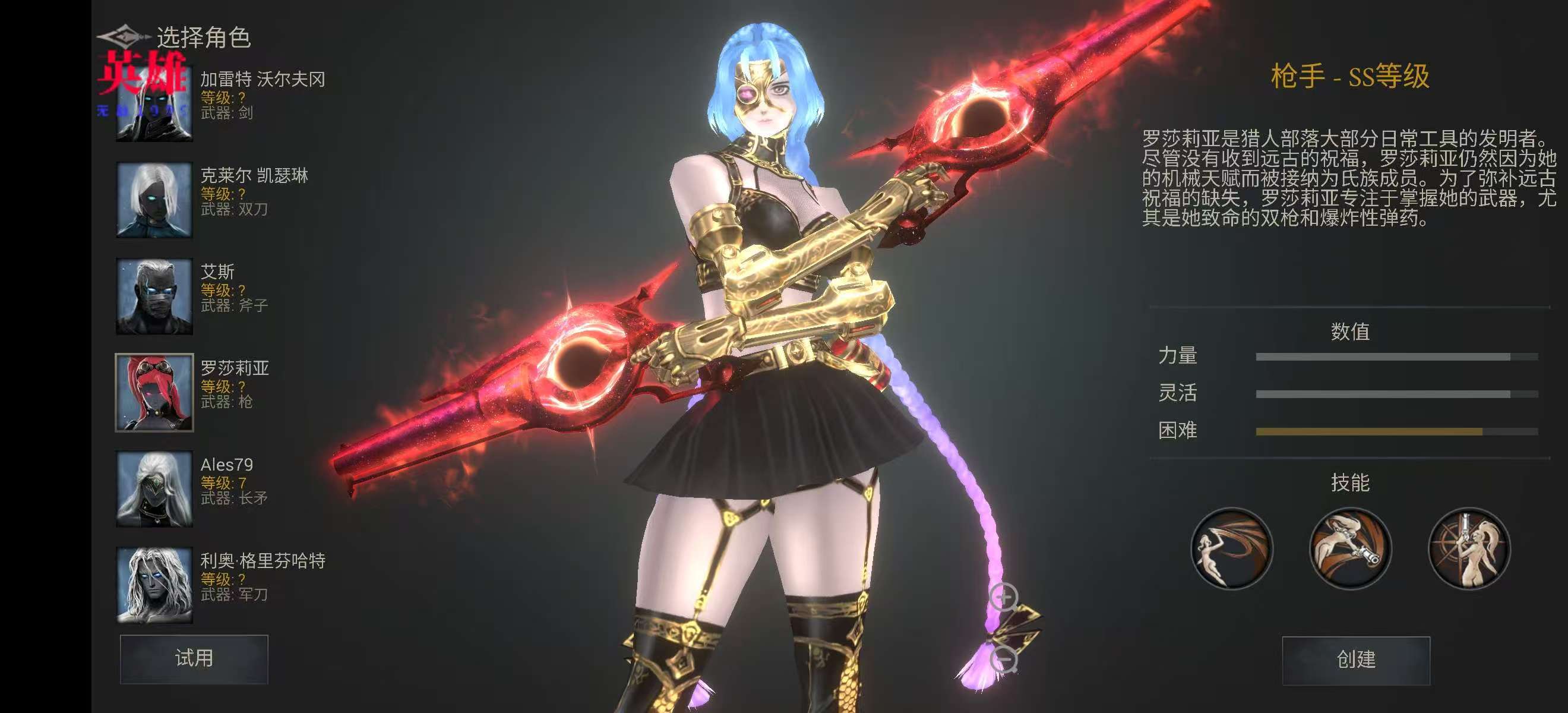1568x713 pixels.
Task: Click the 试用 trial button
Action: coord(194,659)
